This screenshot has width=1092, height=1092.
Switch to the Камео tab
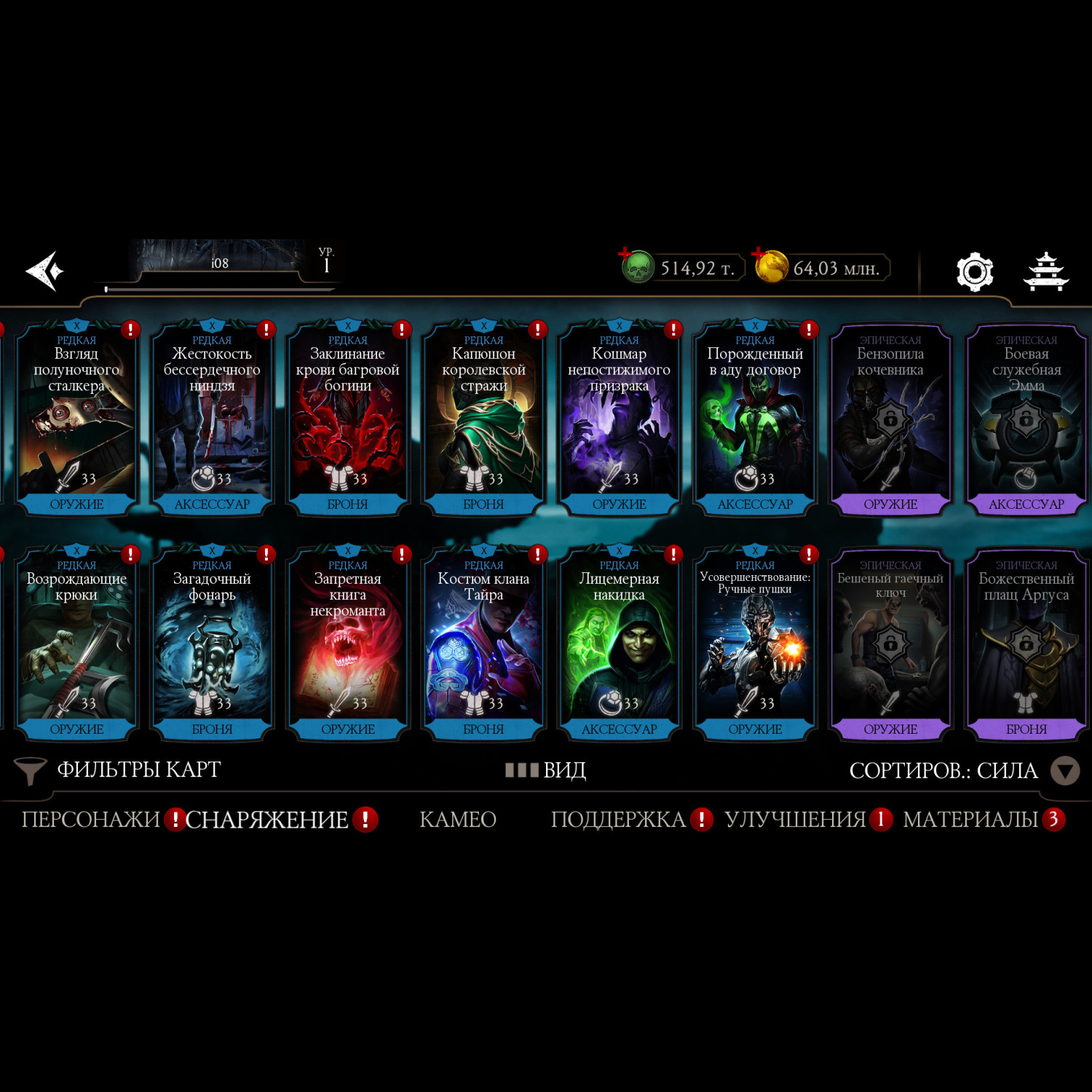(x=458, y=820)
